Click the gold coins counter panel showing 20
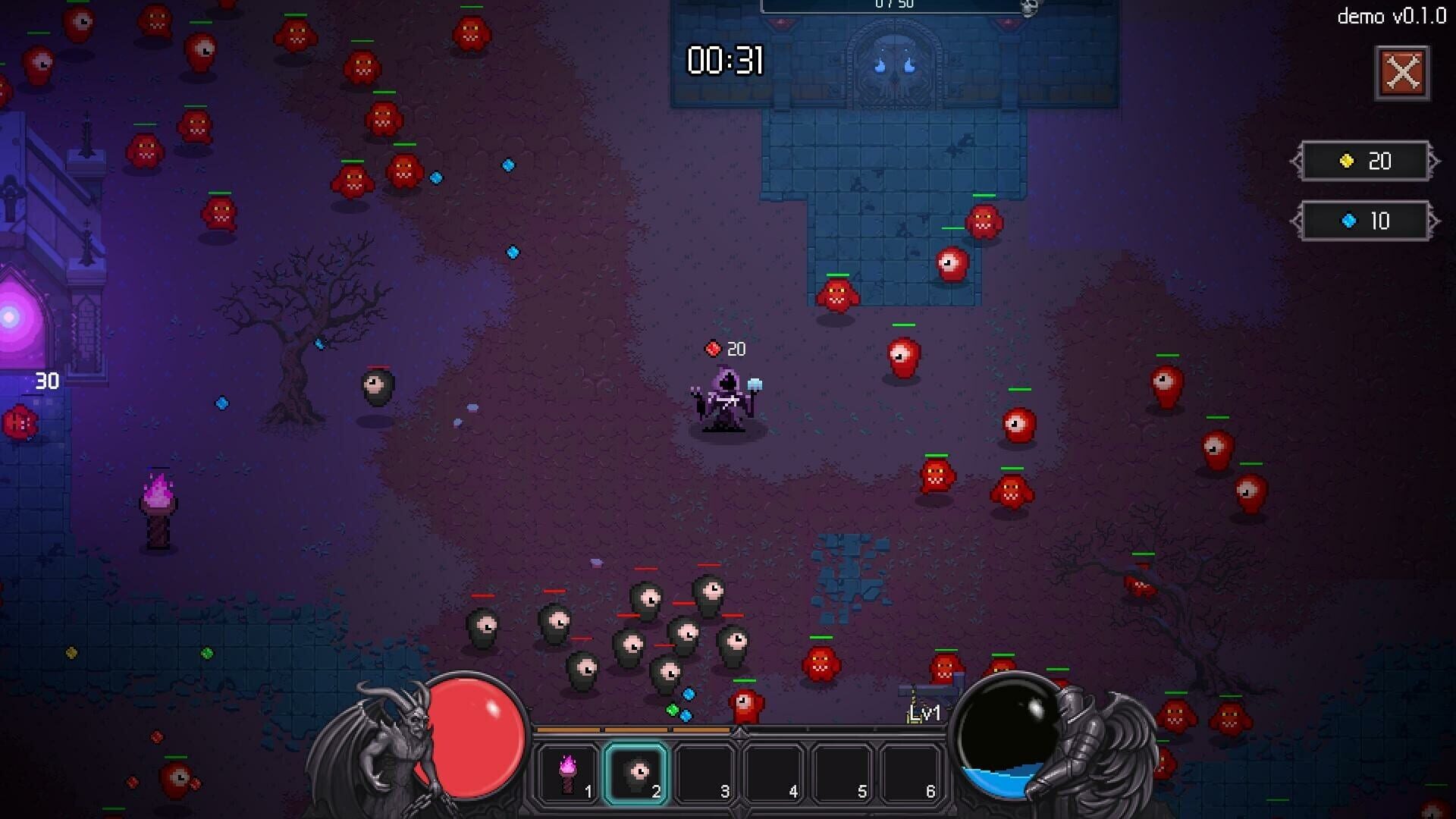 (x=1366, y=161)
